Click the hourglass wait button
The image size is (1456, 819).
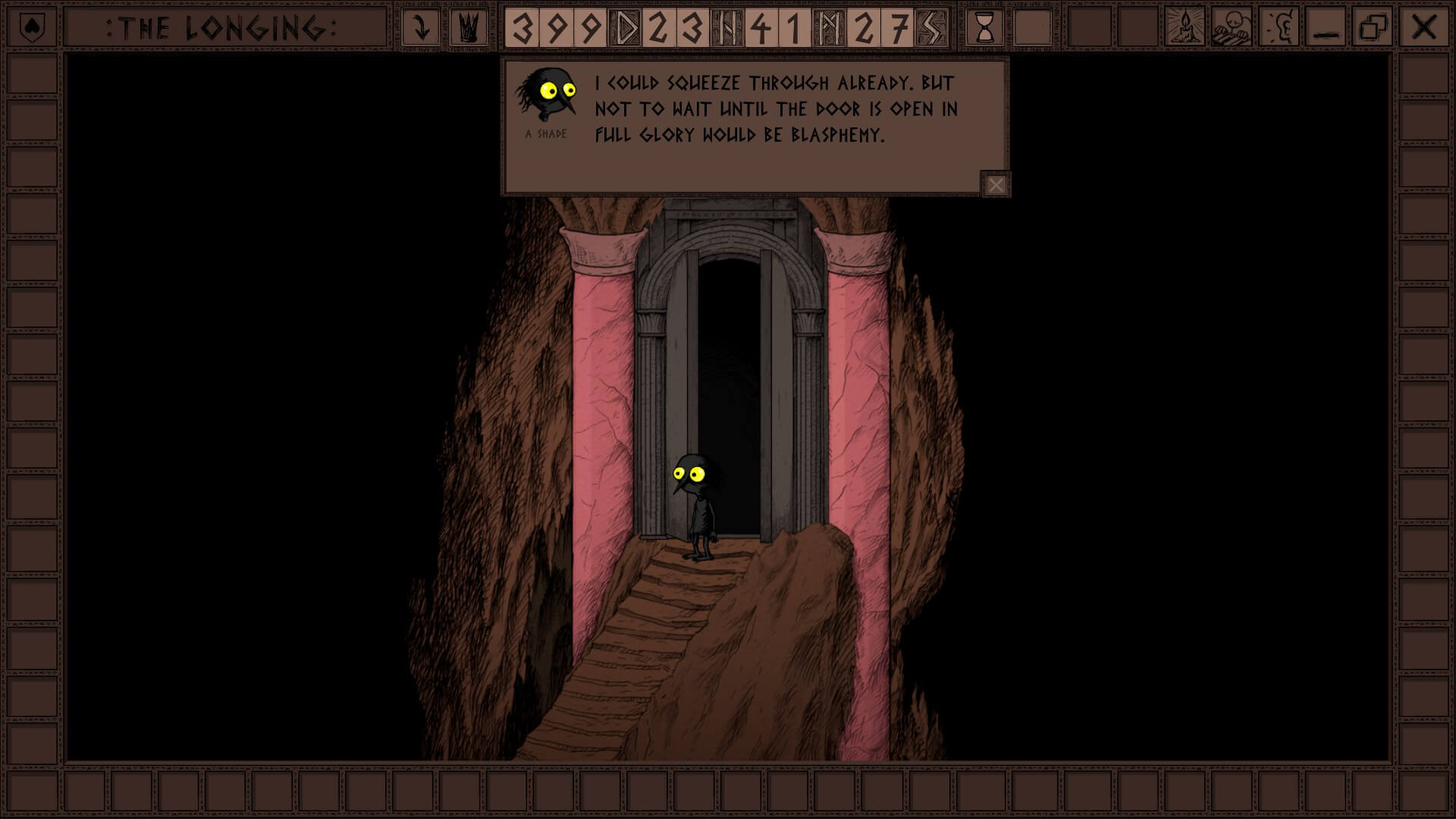click(984, 28)
